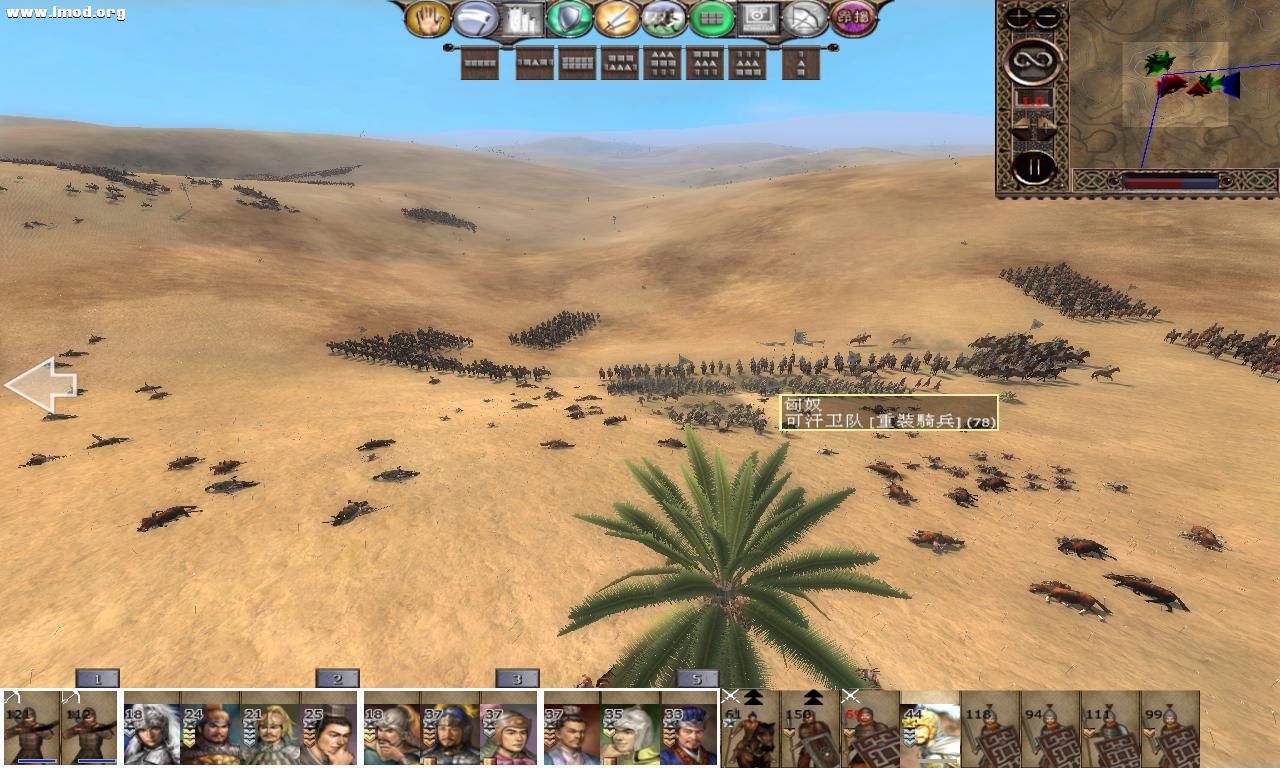Image resolution: width=1280 pixels, height=768 pixels.
Task: Select the single-line formation preset card
Action: tap(480, 62)
